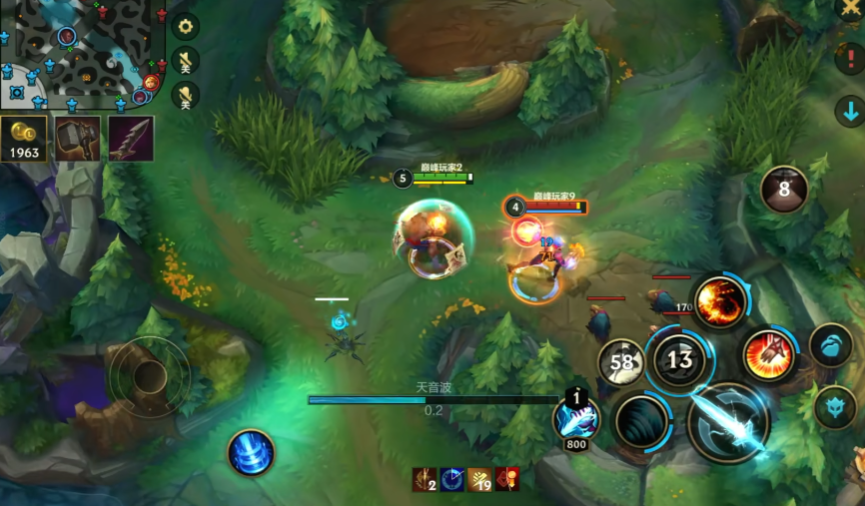Screen dimensions: 865x506
Task: Open the shop via gold counter
Action: click(x=23, y=139)
